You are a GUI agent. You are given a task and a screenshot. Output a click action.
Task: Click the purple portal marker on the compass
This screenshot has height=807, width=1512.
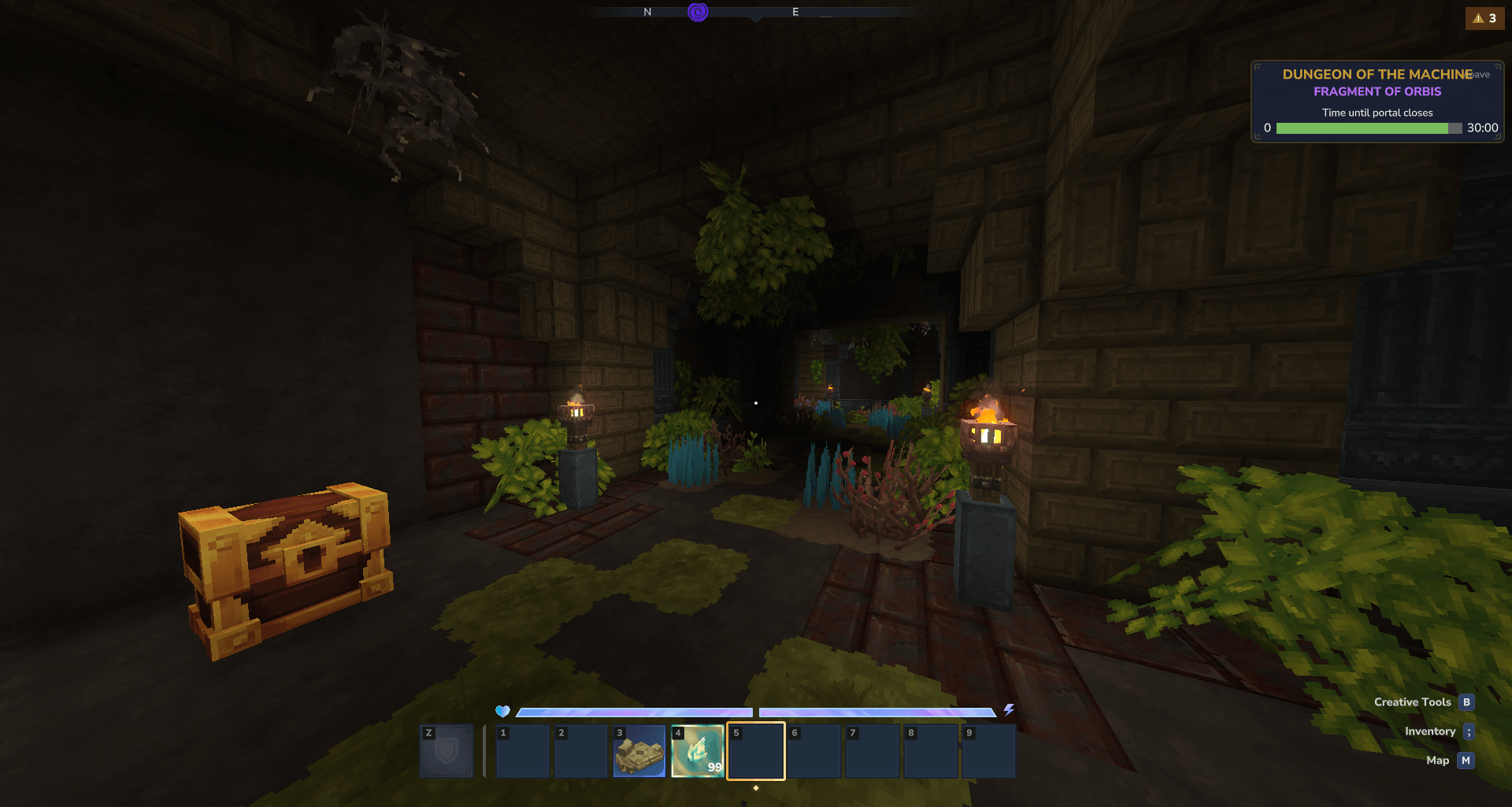pyautogui.click(x=698, y=12)
